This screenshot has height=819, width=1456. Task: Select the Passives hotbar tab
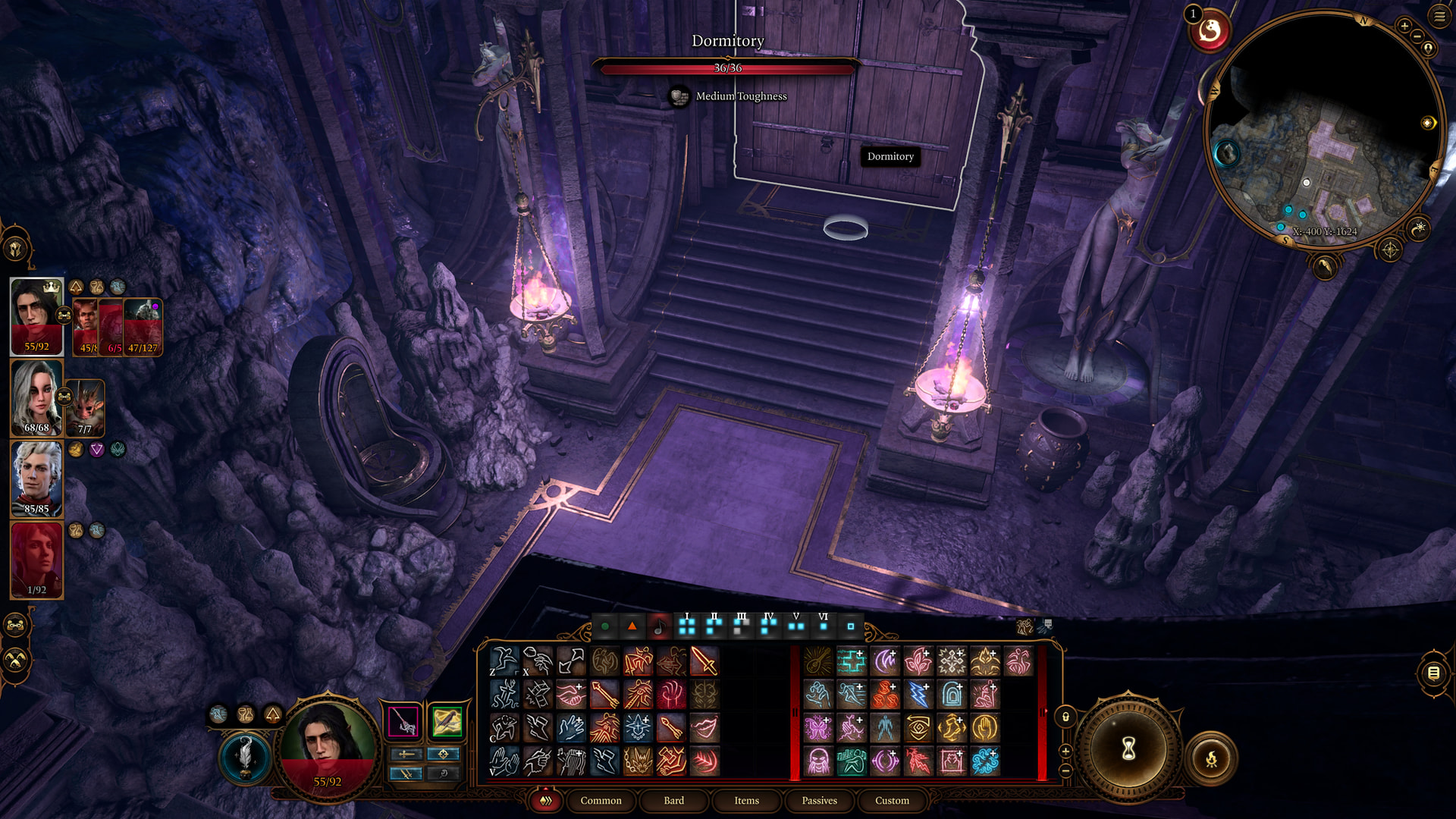tap(819, 800)
